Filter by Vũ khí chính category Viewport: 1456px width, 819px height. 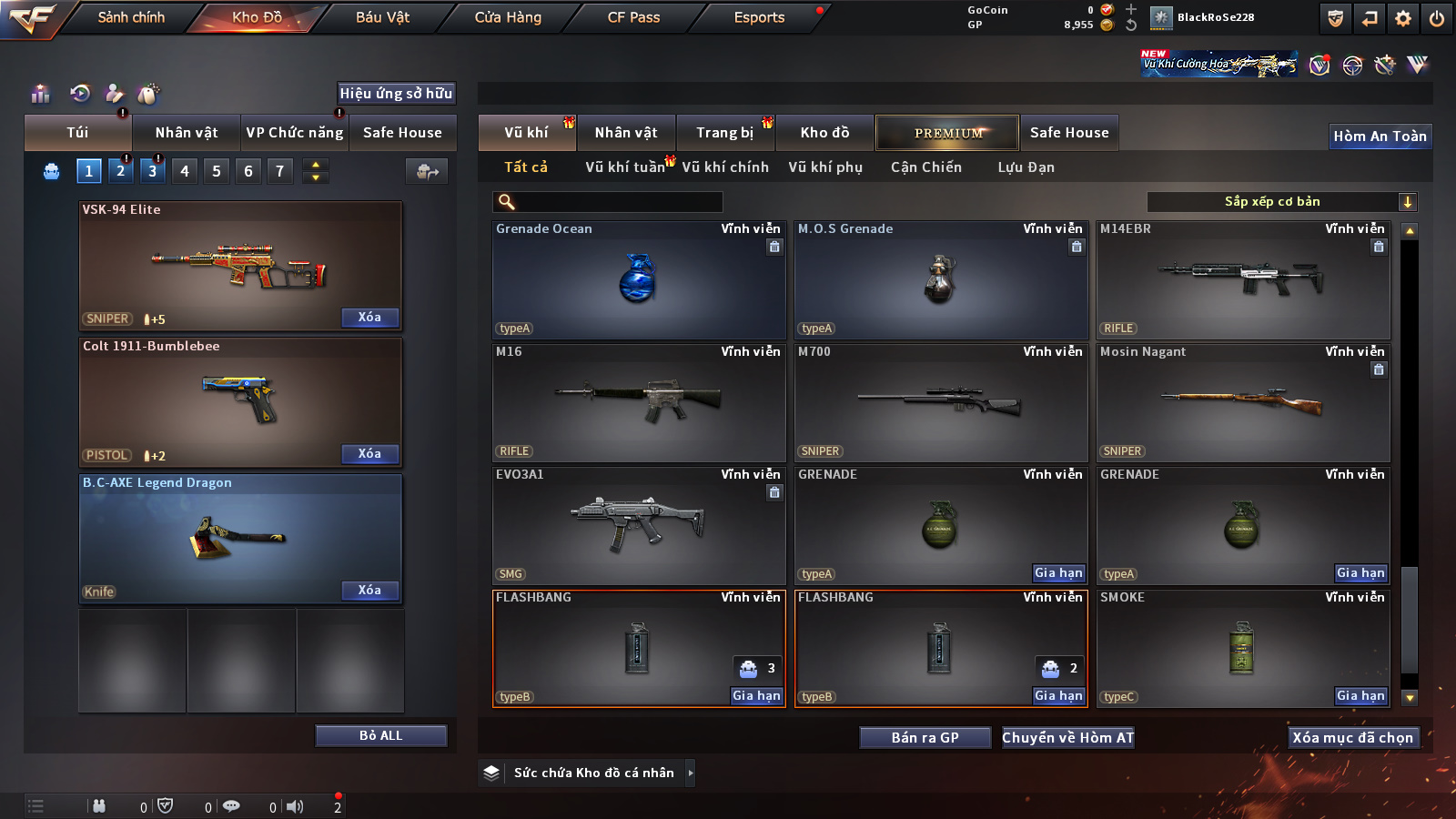click(725, 167)
